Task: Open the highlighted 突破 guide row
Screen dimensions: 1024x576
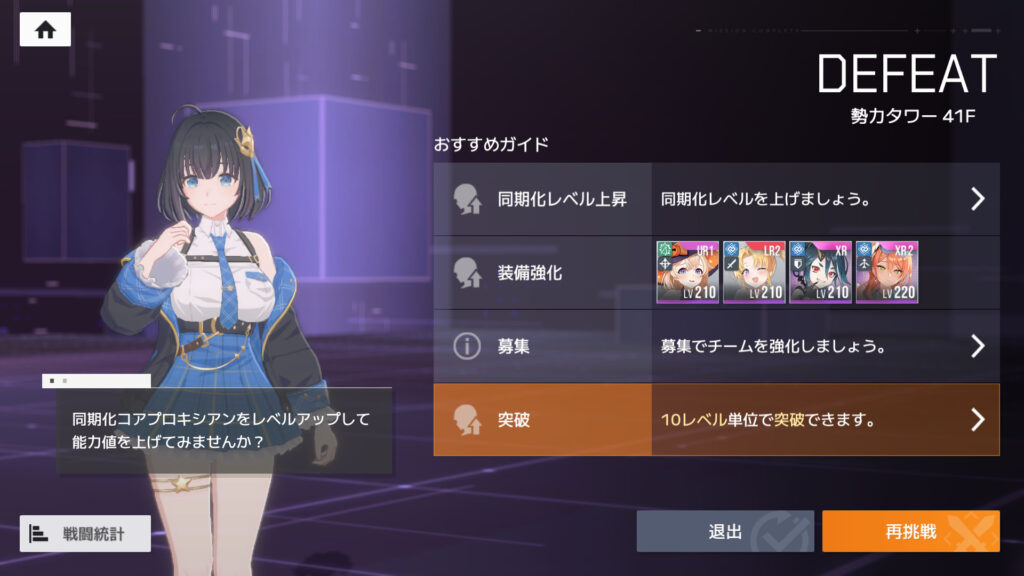Action: pos(716,420)
